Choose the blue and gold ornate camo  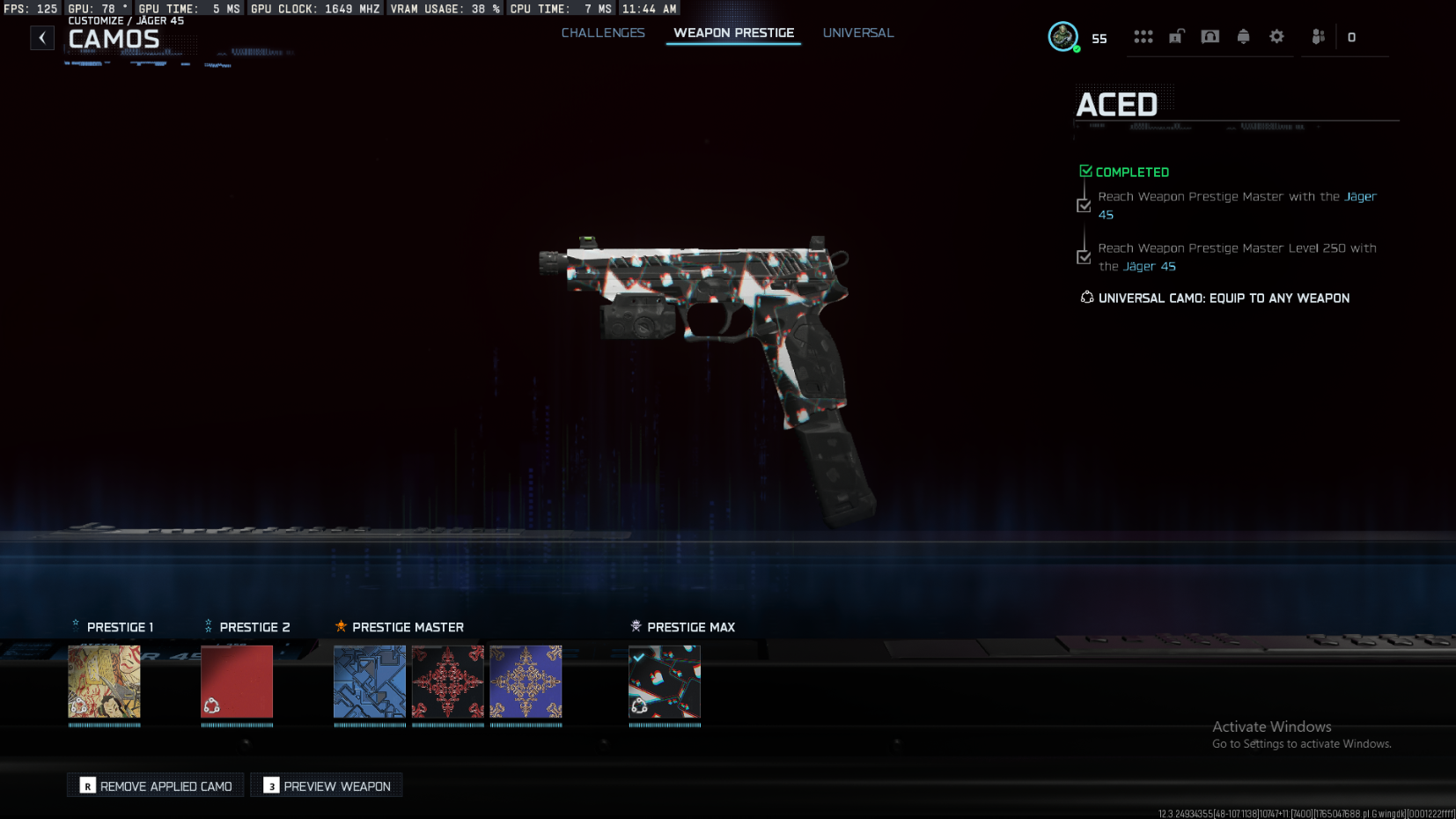[526, 682]
